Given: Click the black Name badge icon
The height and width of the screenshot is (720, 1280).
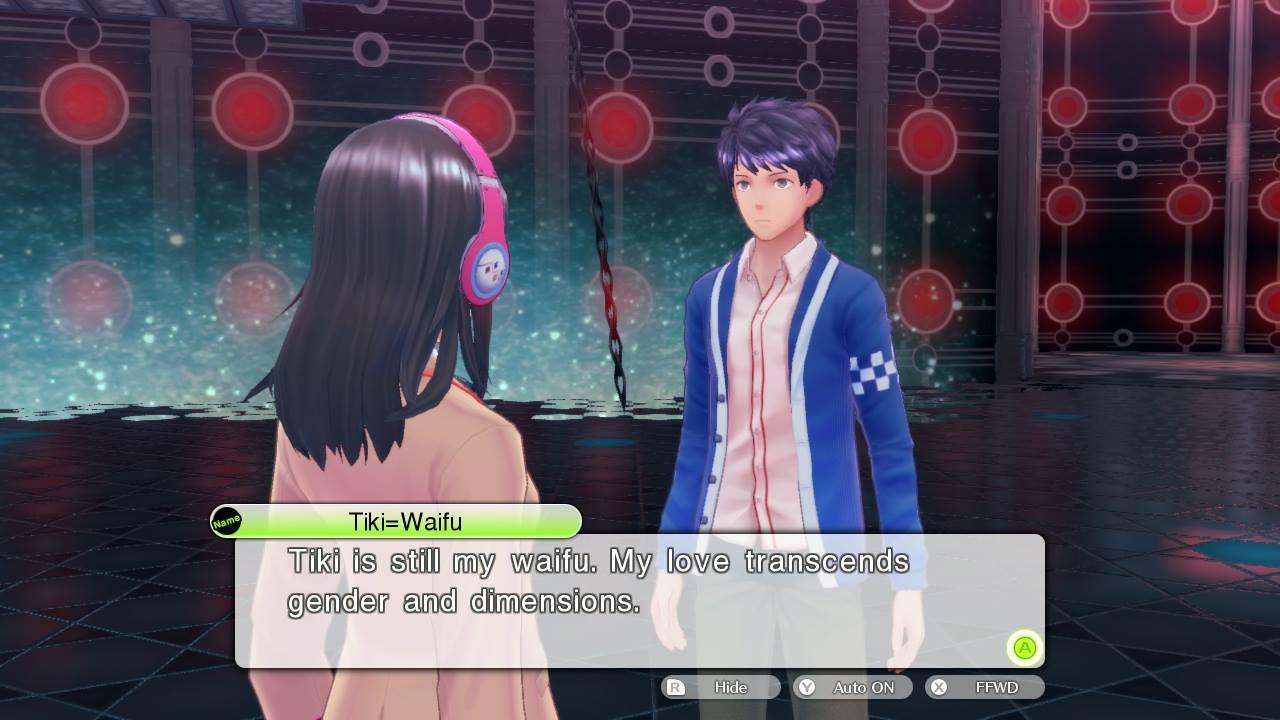Looking at the screenshot, I should pyautogui.click(x=228, y=520).
